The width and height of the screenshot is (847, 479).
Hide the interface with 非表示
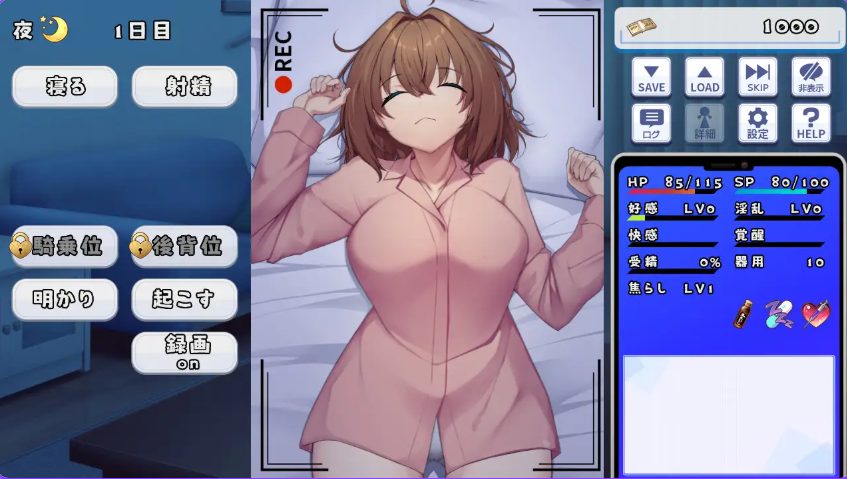811,77
